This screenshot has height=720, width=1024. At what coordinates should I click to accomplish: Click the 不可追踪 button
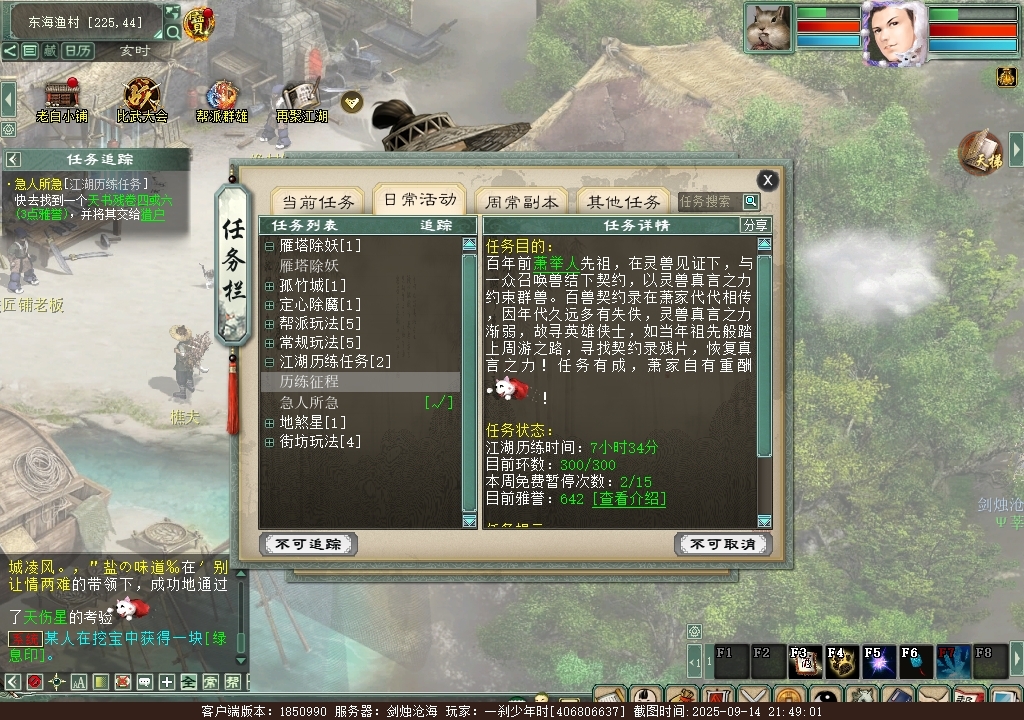coord(308,544)
